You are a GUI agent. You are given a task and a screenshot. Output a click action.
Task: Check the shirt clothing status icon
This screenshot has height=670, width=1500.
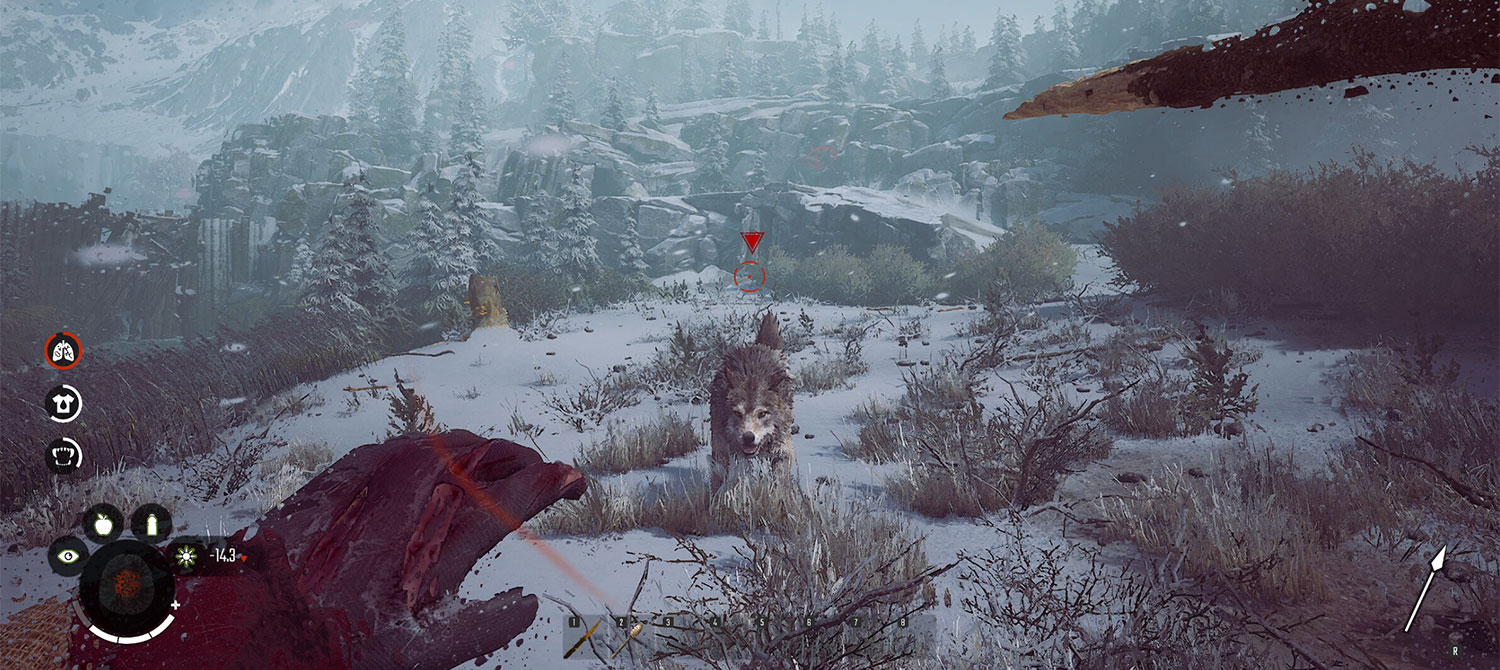[x=63, y=403]
